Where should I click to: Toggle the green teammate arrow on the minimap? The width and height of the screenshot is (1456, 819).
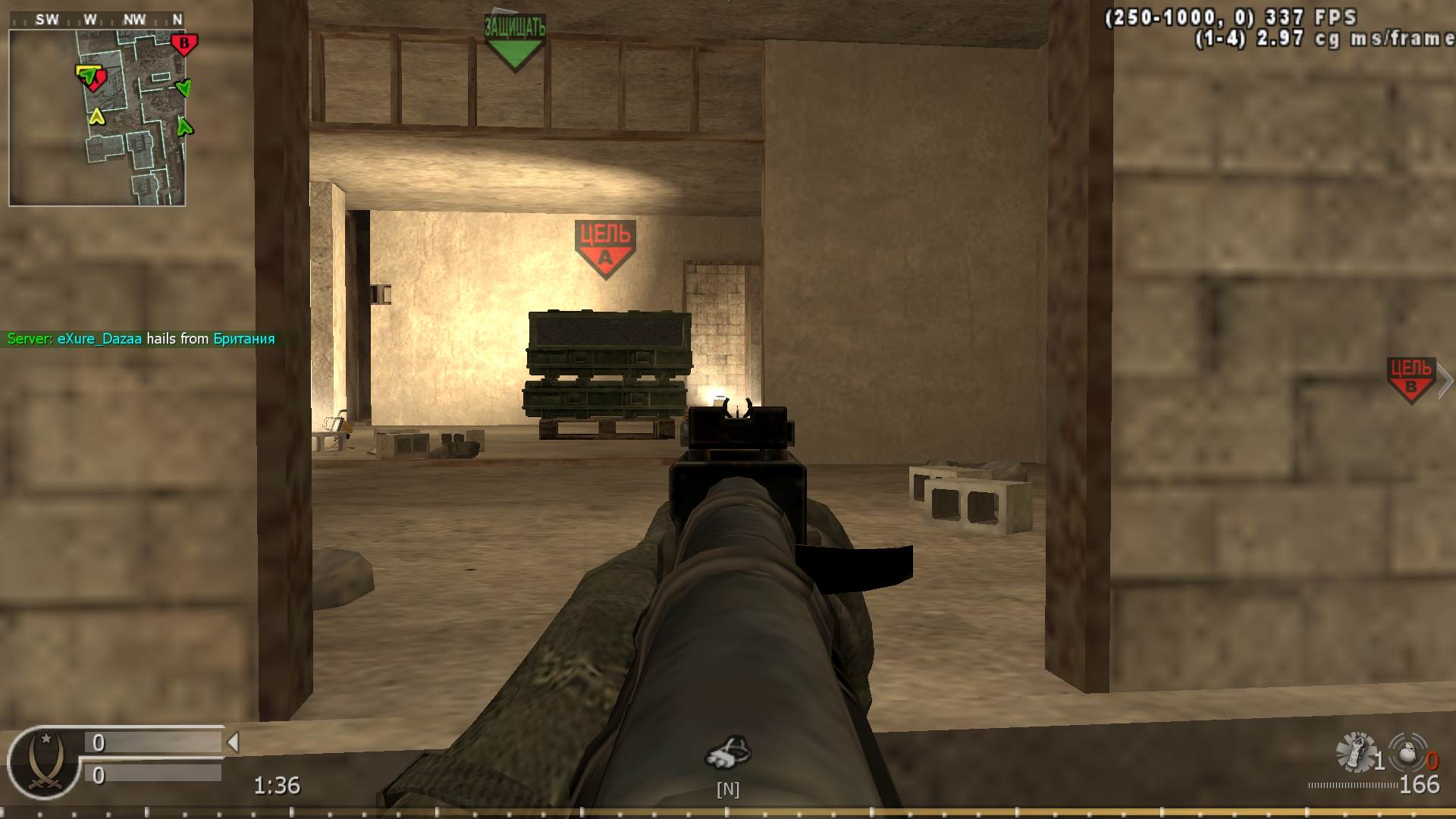click(184, 89)
